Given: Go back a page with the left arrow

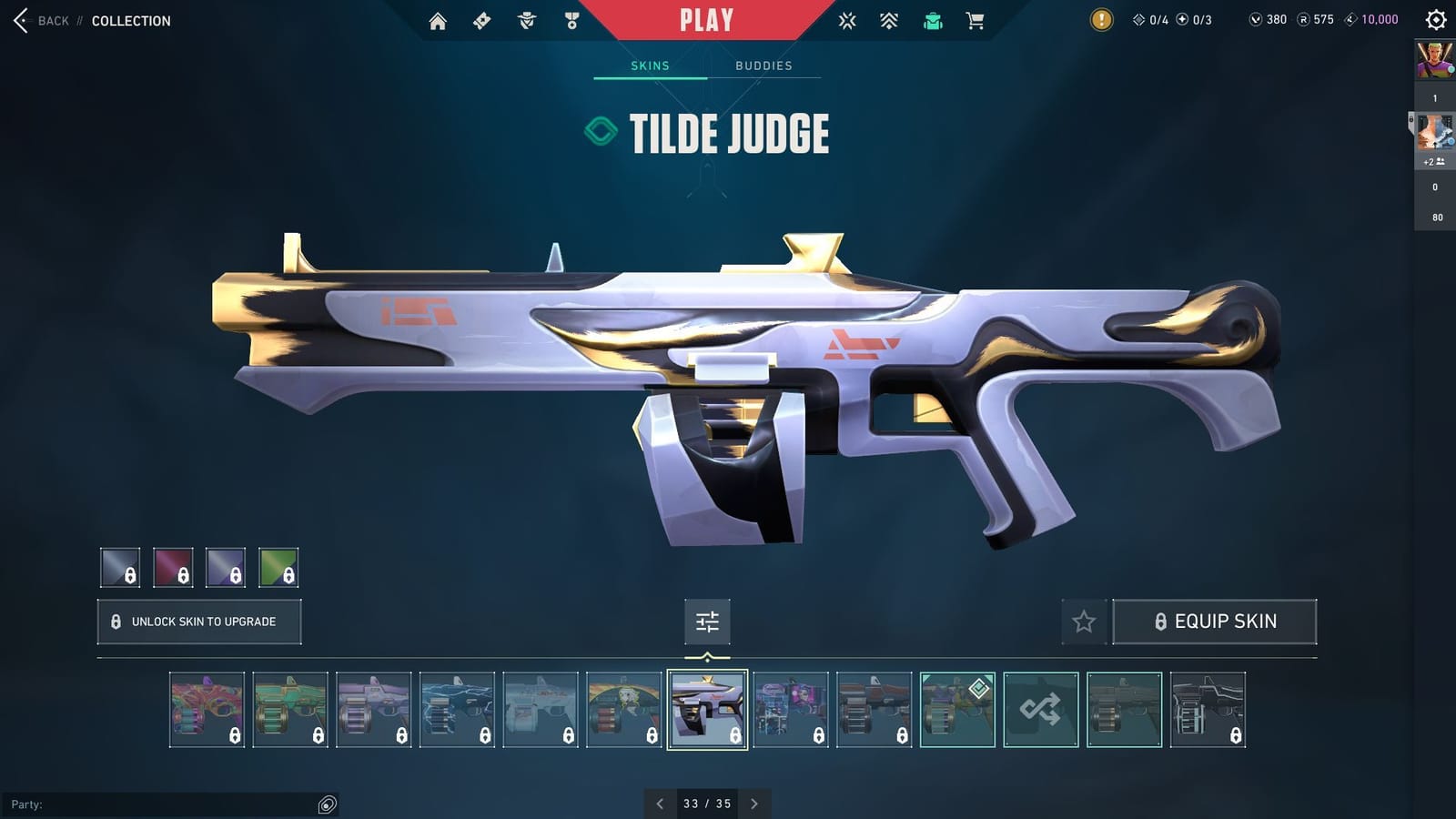Looking at the screenshot, I should 660,804.
